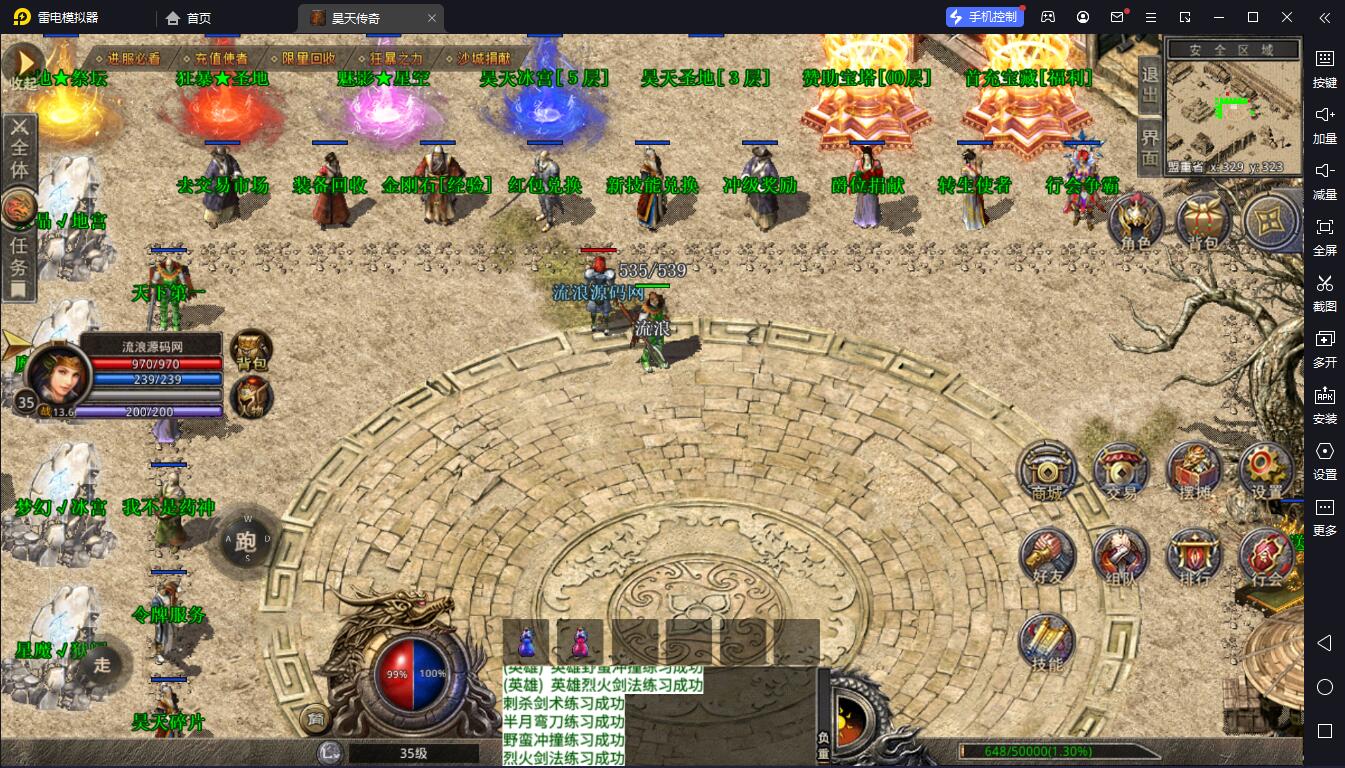Open the 设置 settings gear icon

coord(1266,470)
